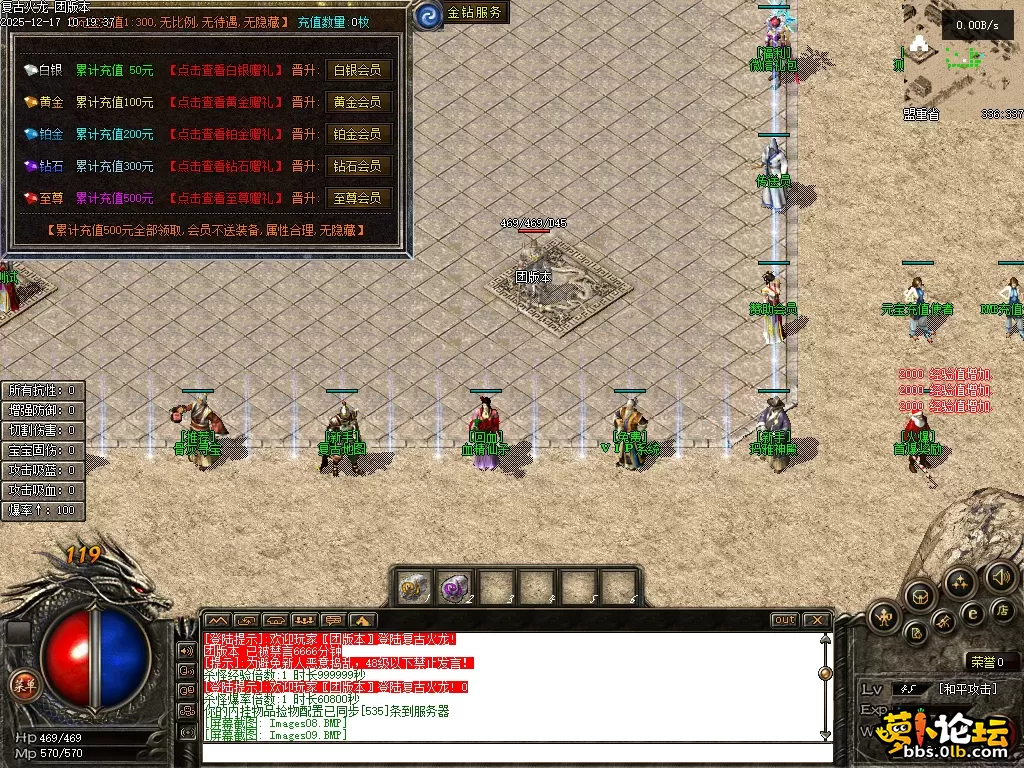View the 白银赠礼 silver gift link
Screen dimensions: 1024x768
point(225,70)
